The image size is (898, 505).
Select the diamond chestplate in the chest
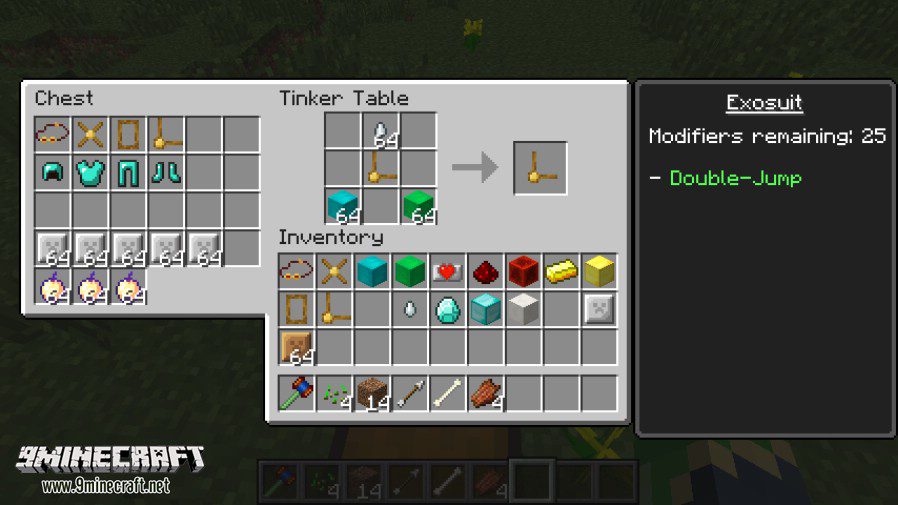(x=90, y=172)
